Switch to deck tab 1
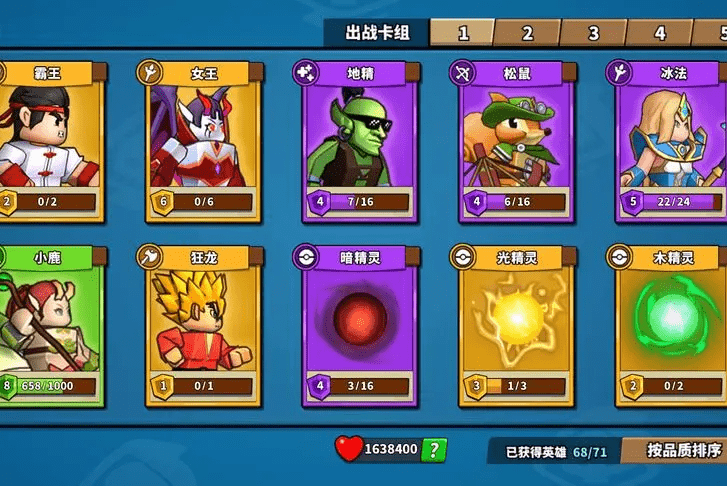 coord(463,33)
